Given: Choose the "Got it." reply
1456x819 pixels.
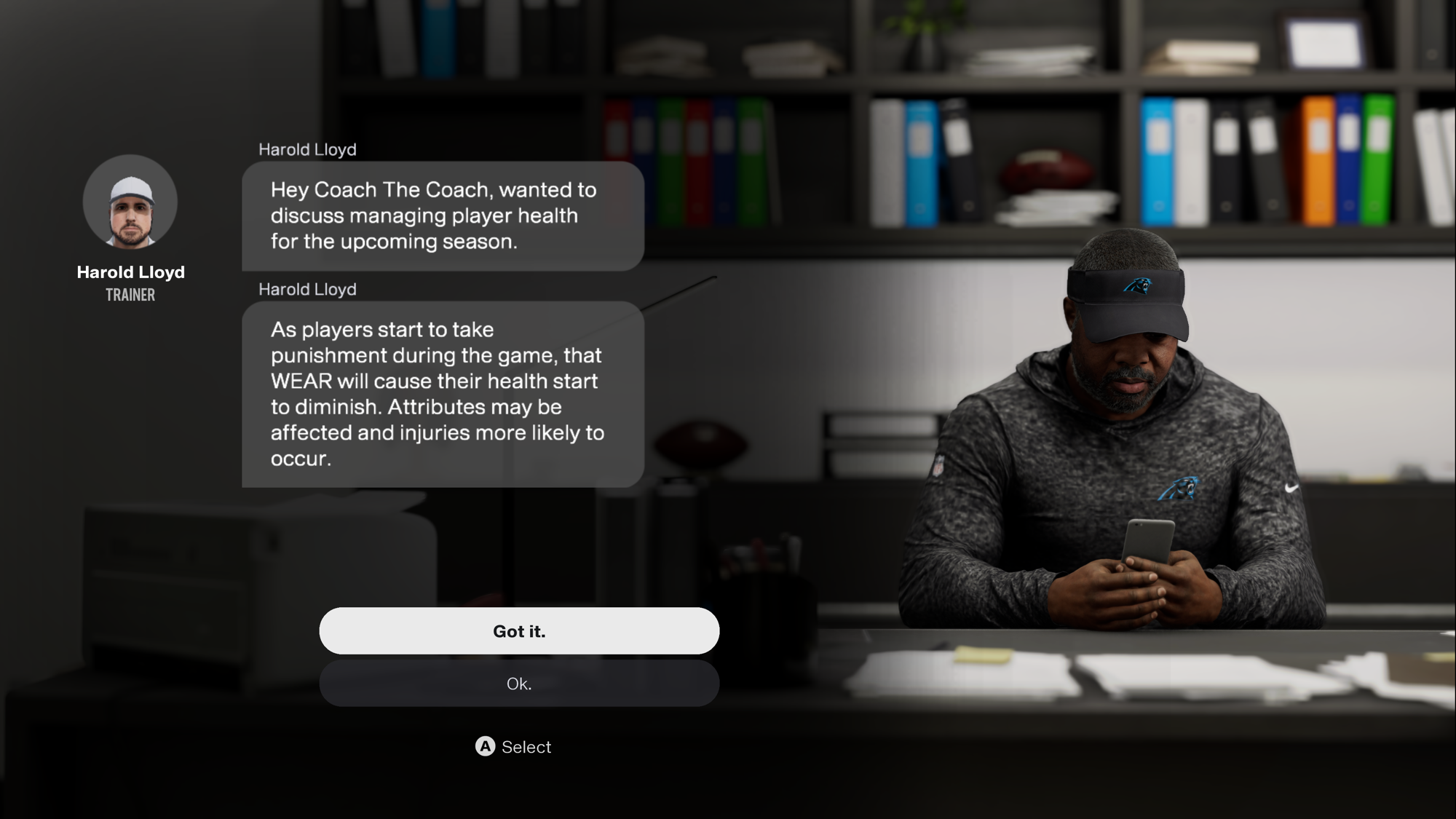Looking at the screenshot, I should pyautogui.click(x=518, y=631).
